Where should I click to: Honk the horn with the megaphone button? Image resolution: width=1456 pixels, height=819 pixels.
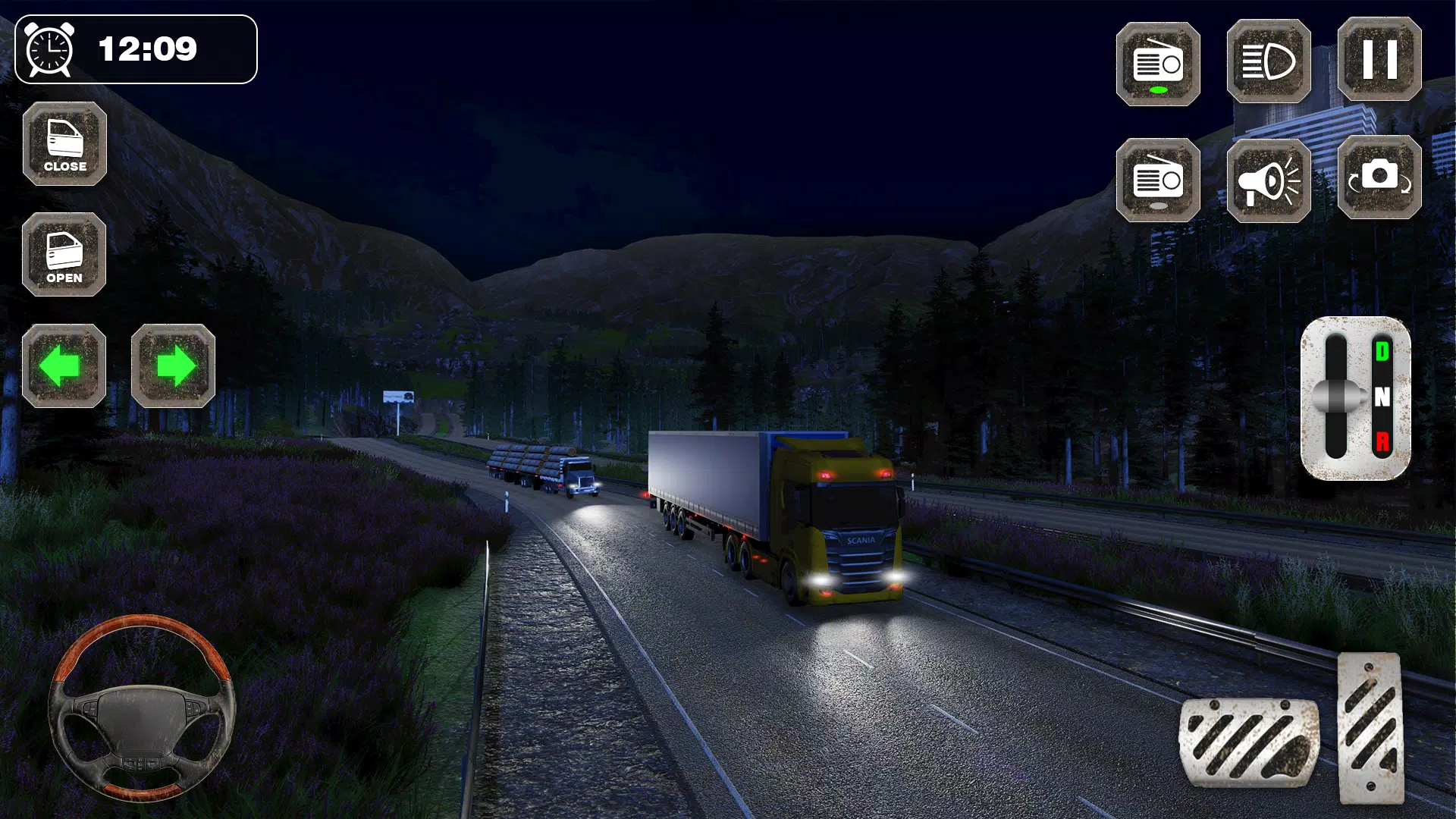(1268, 180)
